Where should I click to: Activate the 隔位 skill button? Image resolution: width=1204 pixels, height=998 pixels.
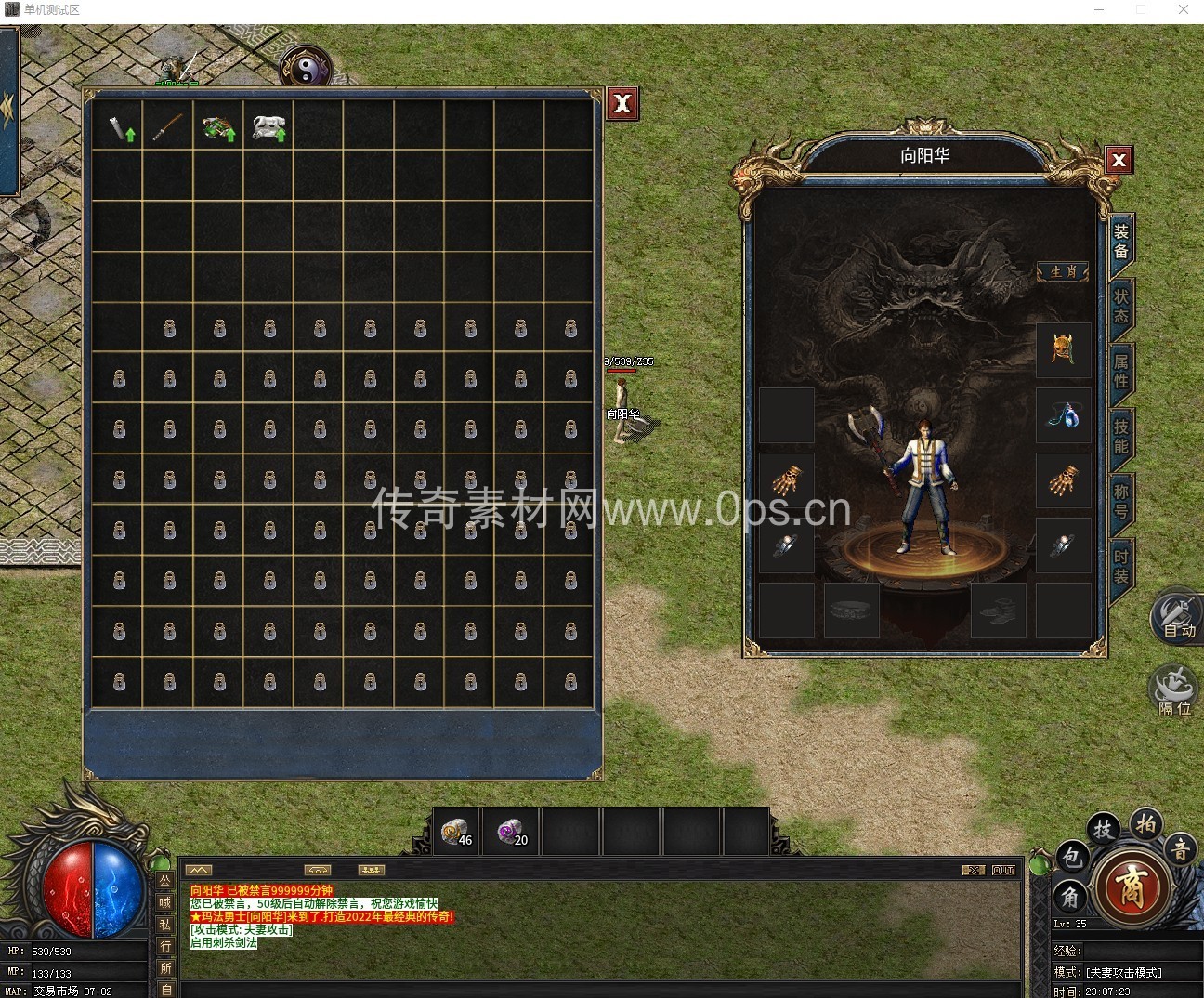pyautogui.click(x=1173, y=691)
